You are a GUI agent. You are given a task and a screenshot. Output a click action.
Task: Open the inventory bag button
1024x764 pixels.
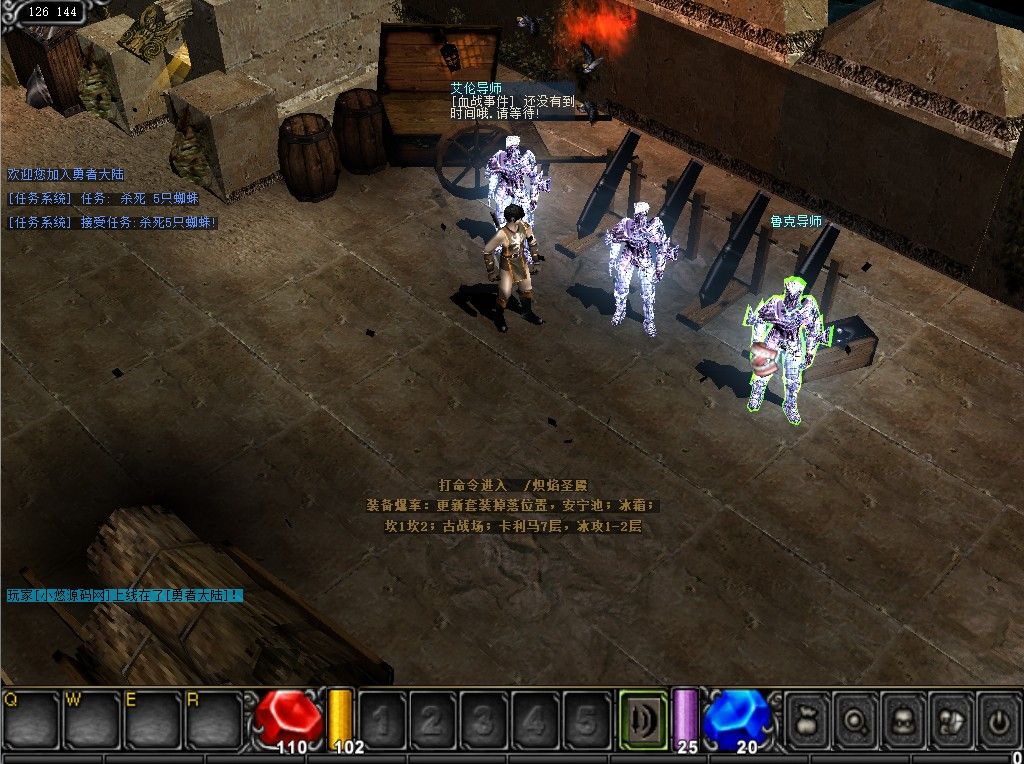809,719
